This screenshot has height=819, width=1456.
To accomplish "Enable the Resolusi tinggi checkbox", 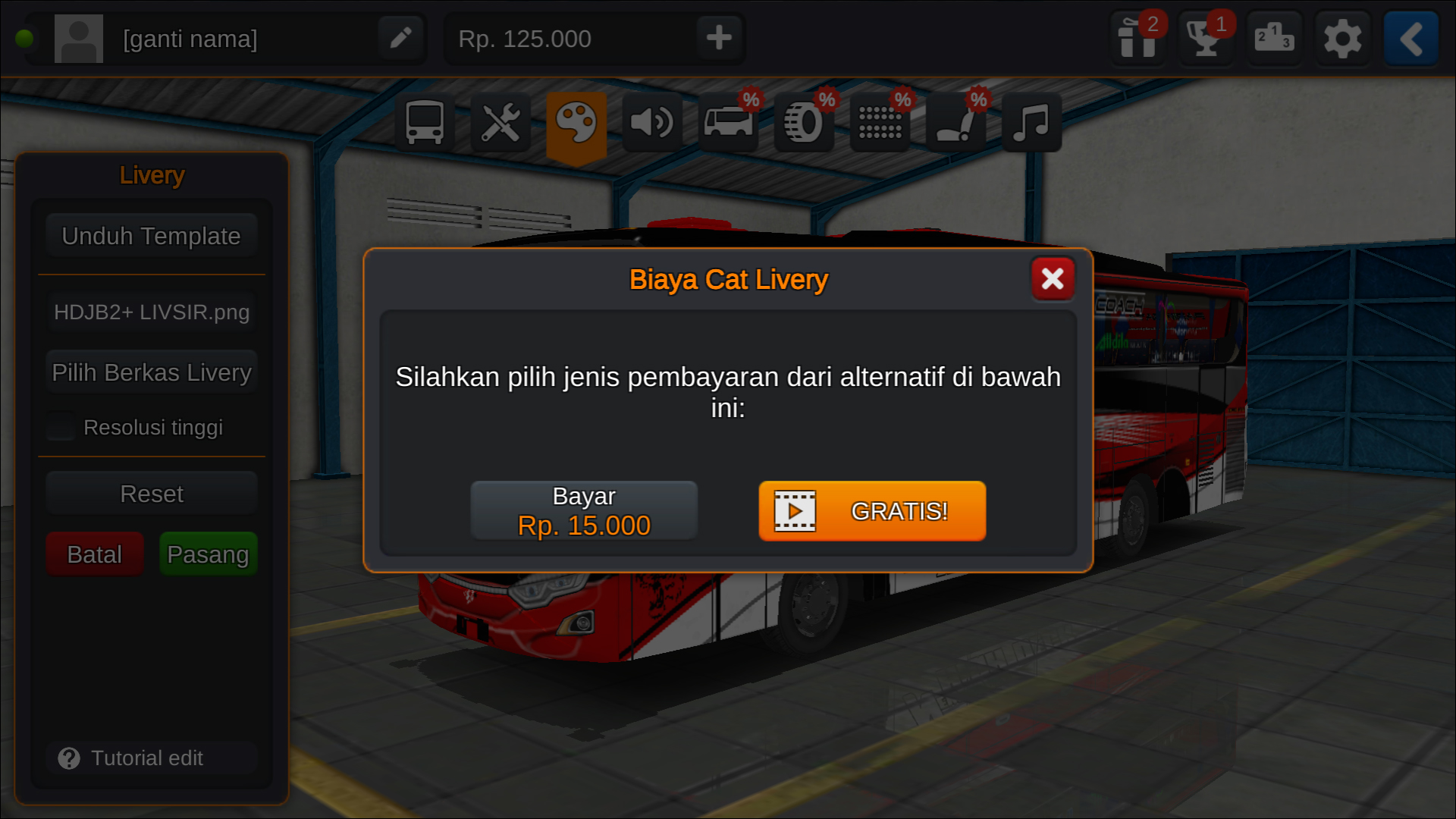I will pos(60,427).
